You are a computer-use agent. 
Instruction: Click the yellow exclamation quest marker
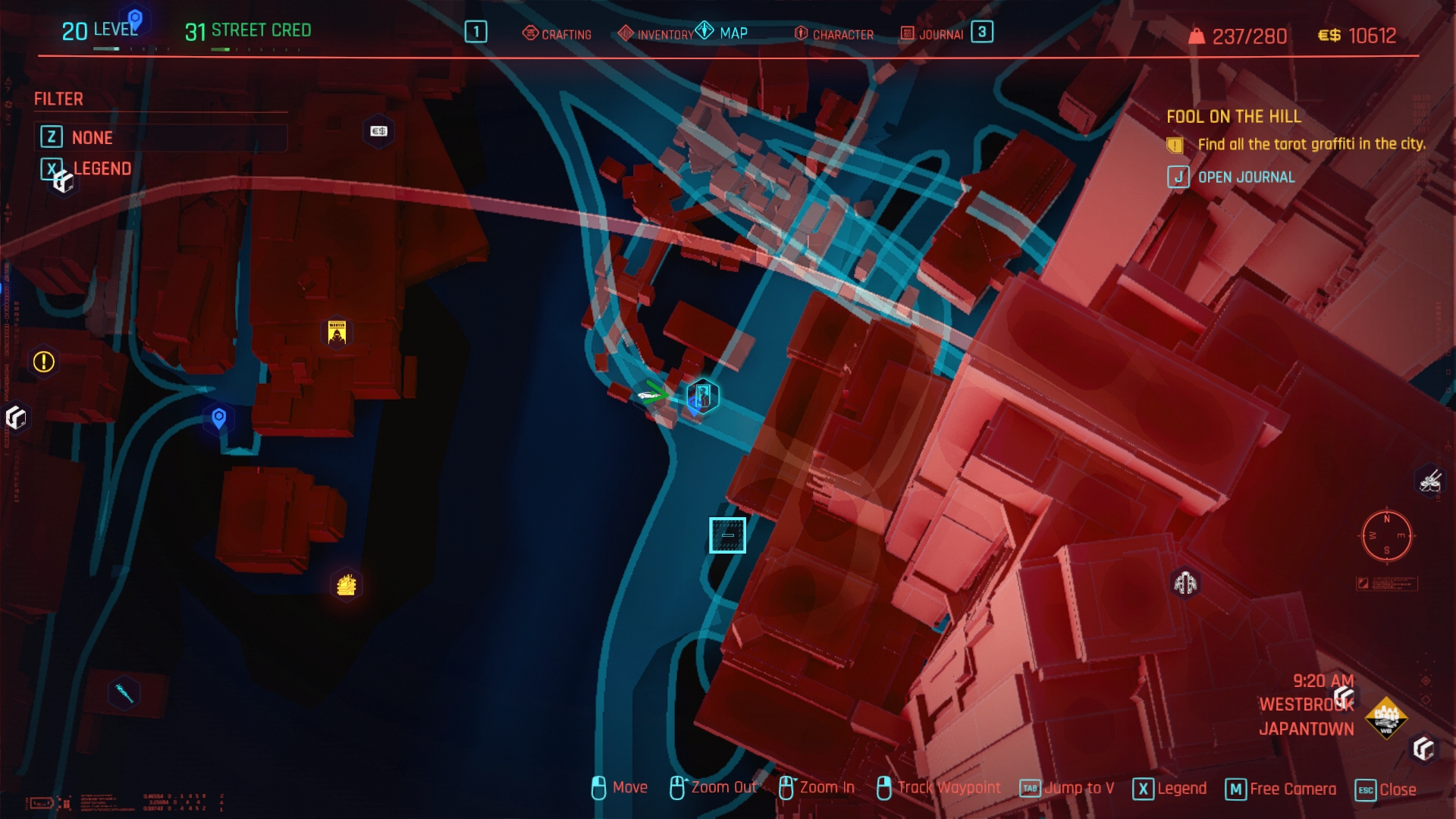(44, 362)
